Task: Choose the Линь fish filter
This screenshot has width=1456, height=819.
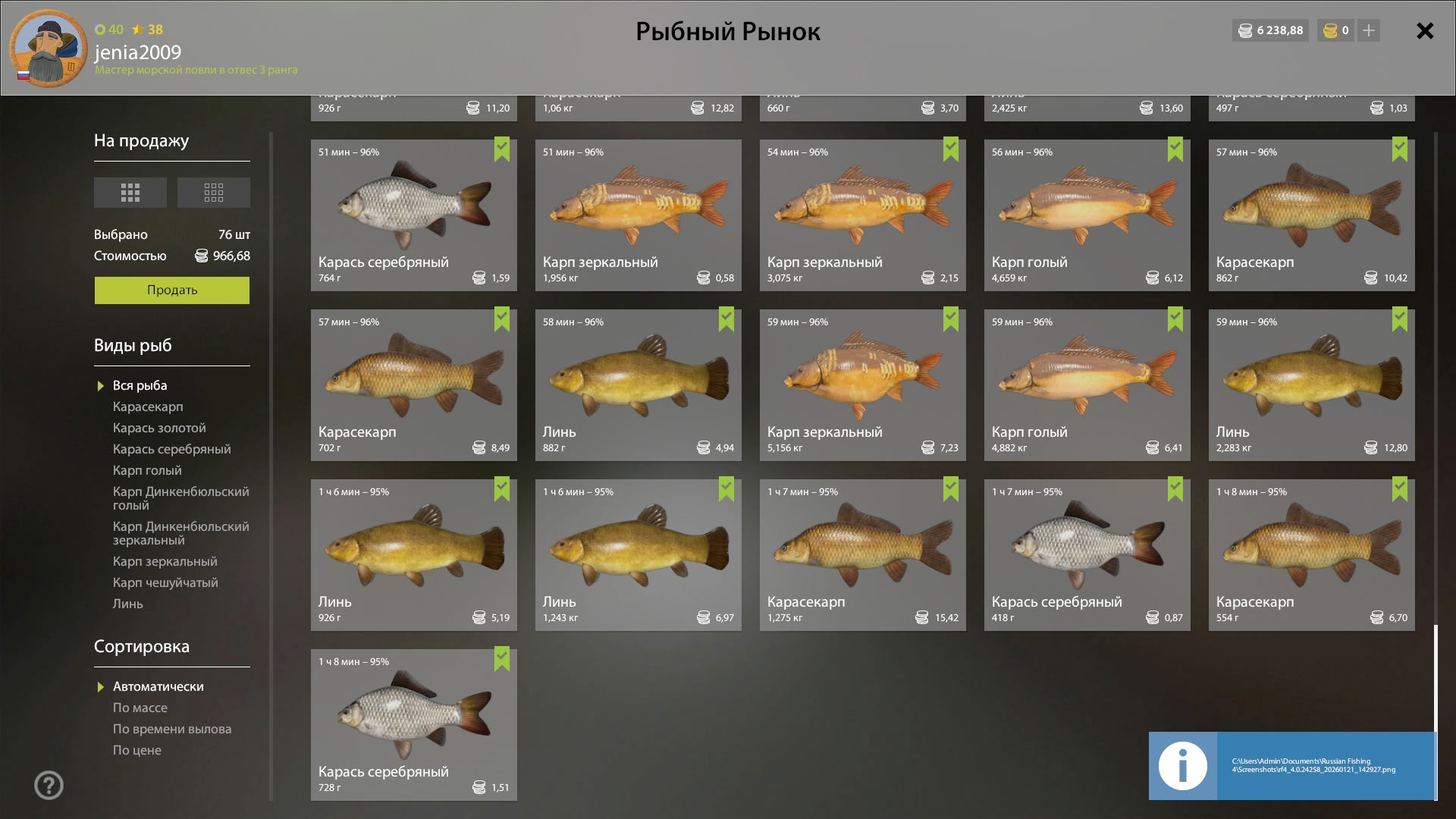Action: (x=127, y=604)
